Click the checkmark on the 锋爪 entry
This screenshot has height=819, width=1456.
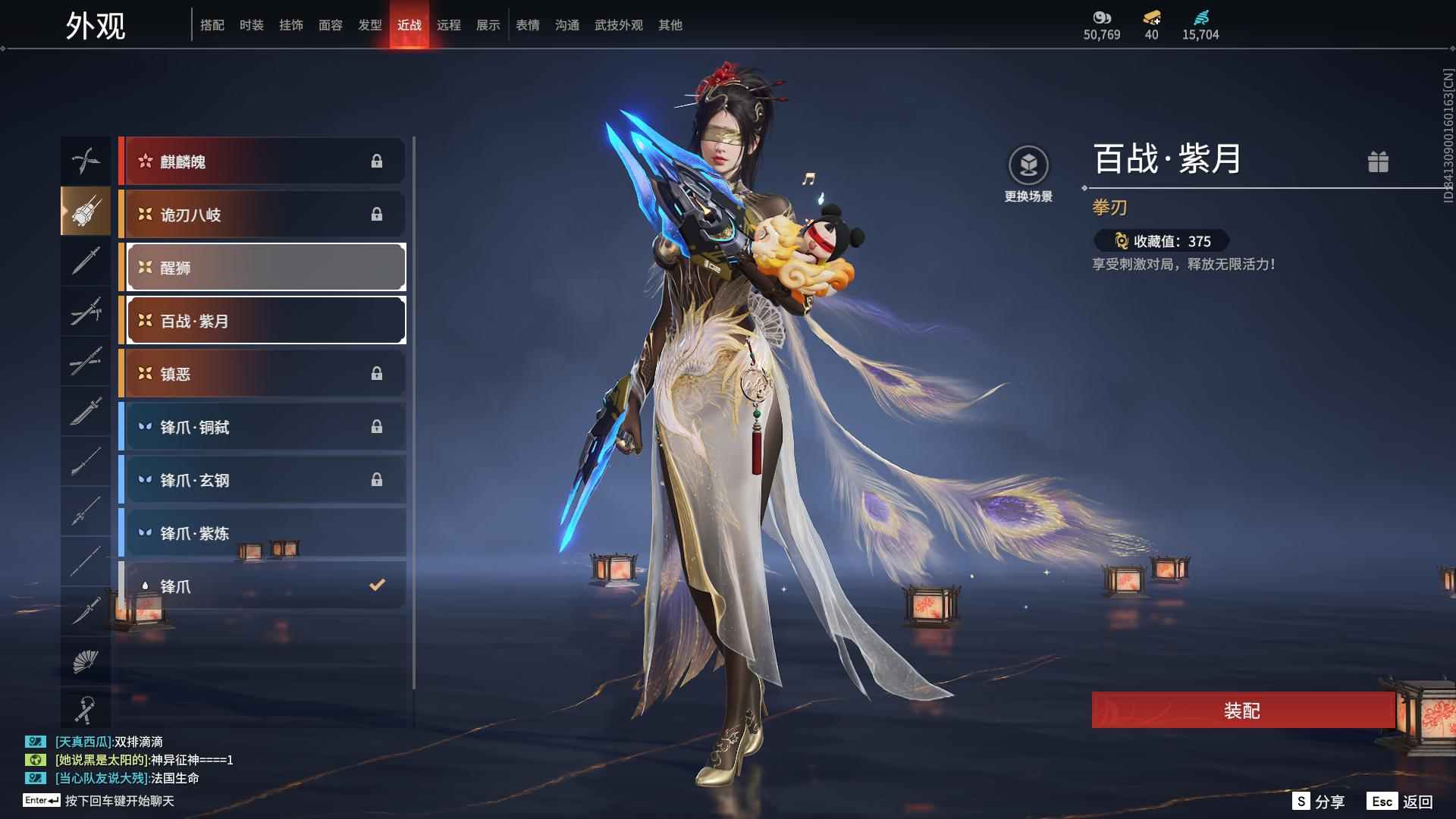pyautogui.click(x=375, y=585)
